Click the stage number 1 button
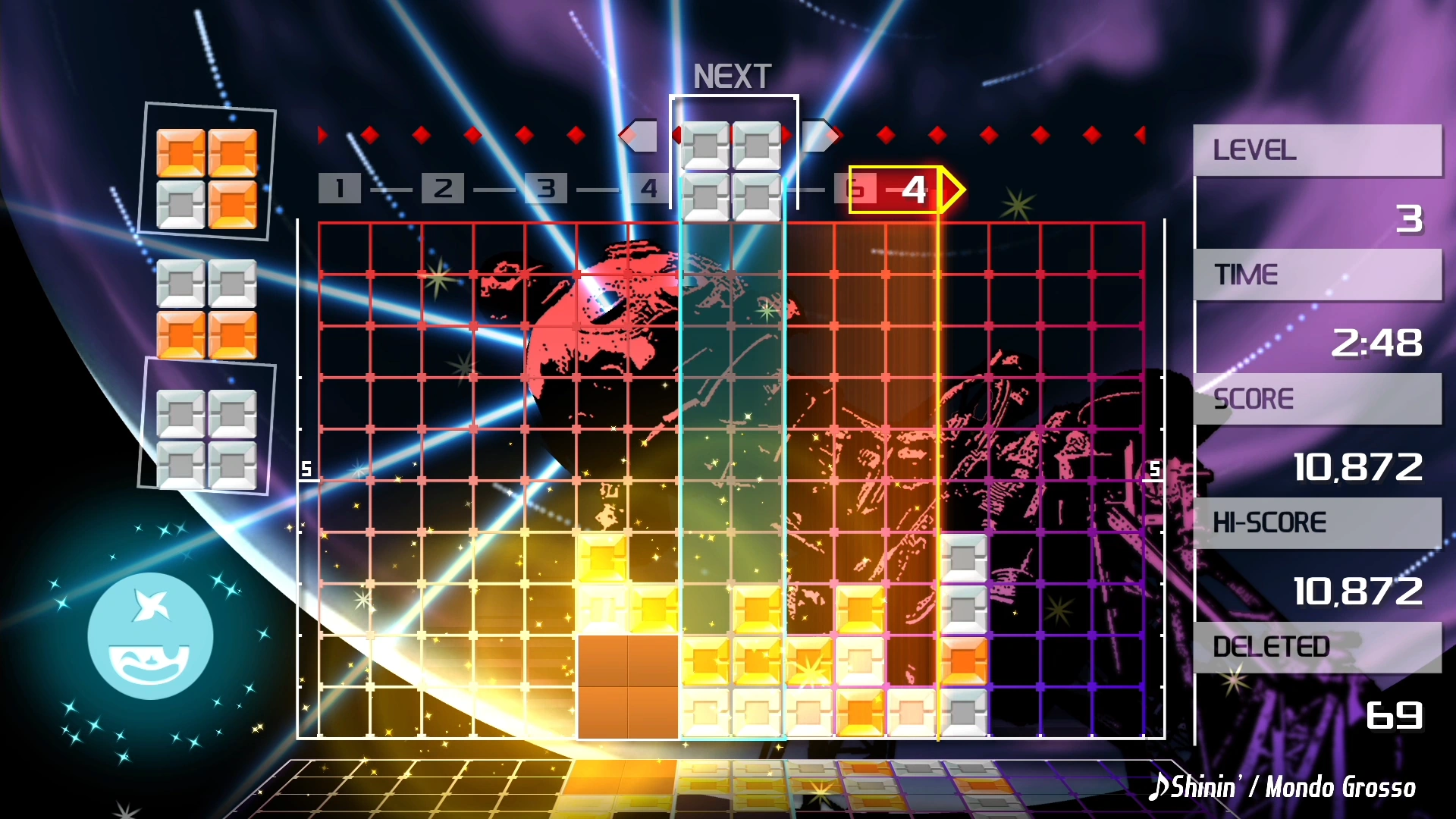 (339, 189)
